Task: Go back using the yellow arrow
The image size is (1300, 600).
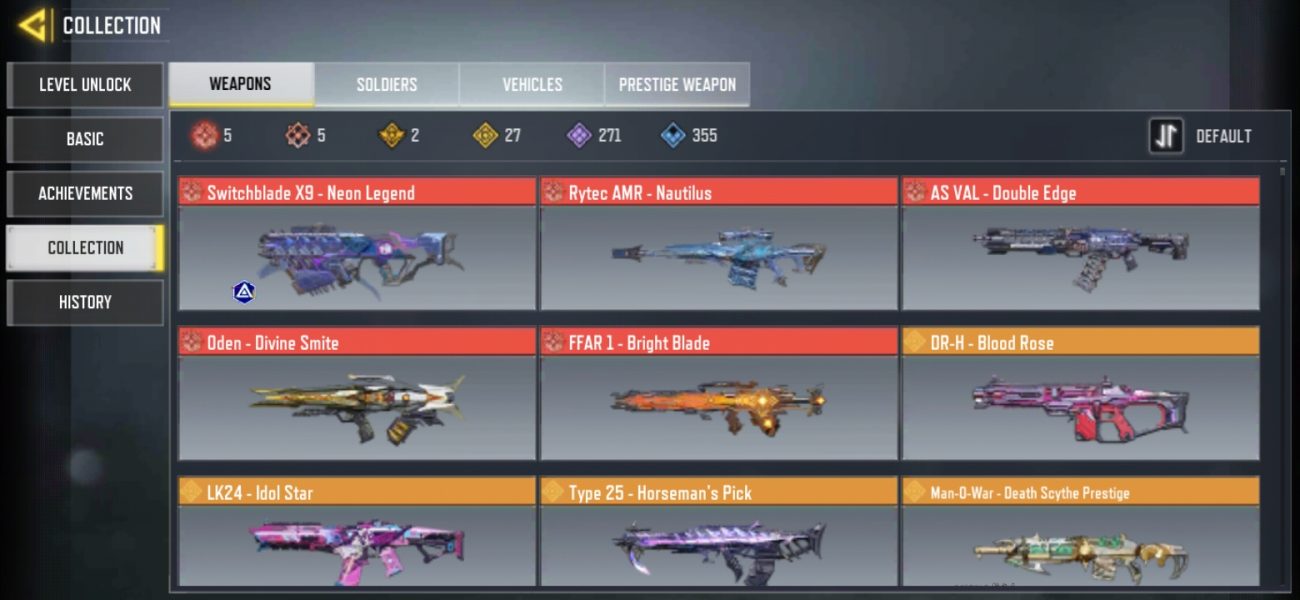Action: click(x=33, y=25)
